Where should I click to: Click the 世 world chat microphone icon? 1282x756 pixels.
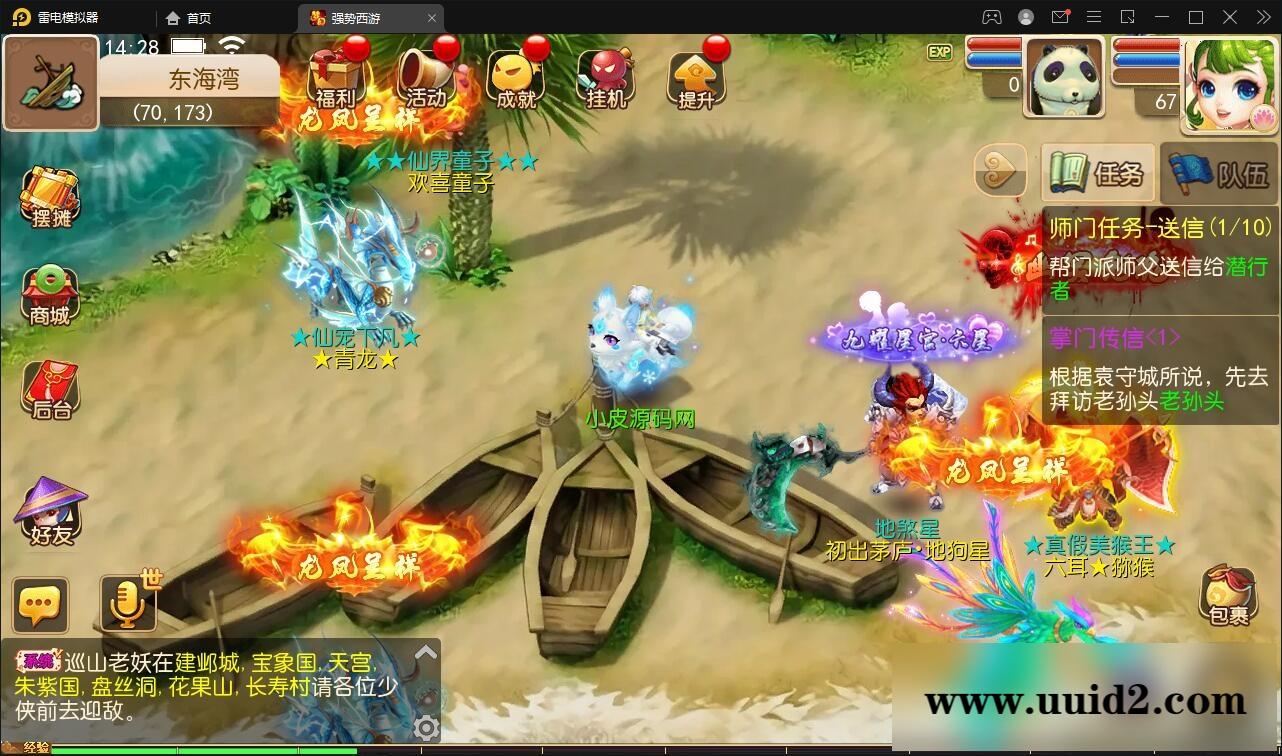pyautogui.click(x=128, y=600)
